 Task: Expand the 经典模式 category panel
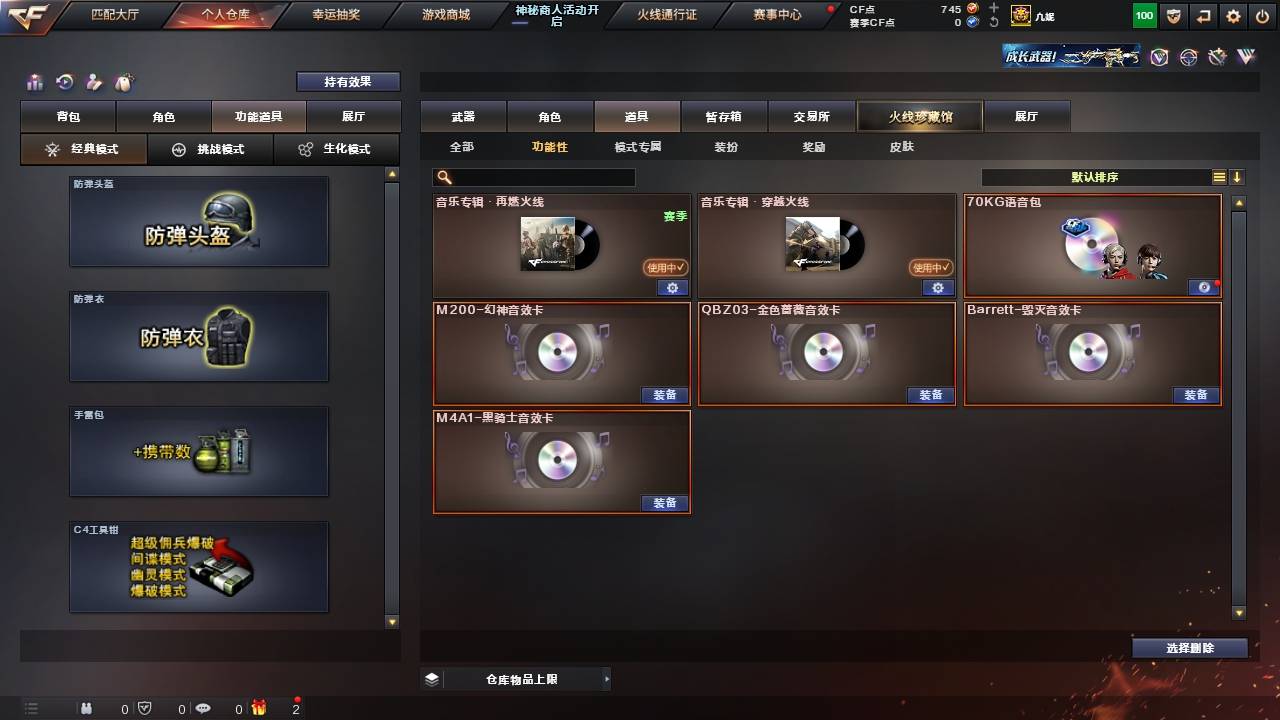pyautogui.click(x=84, y=148)
